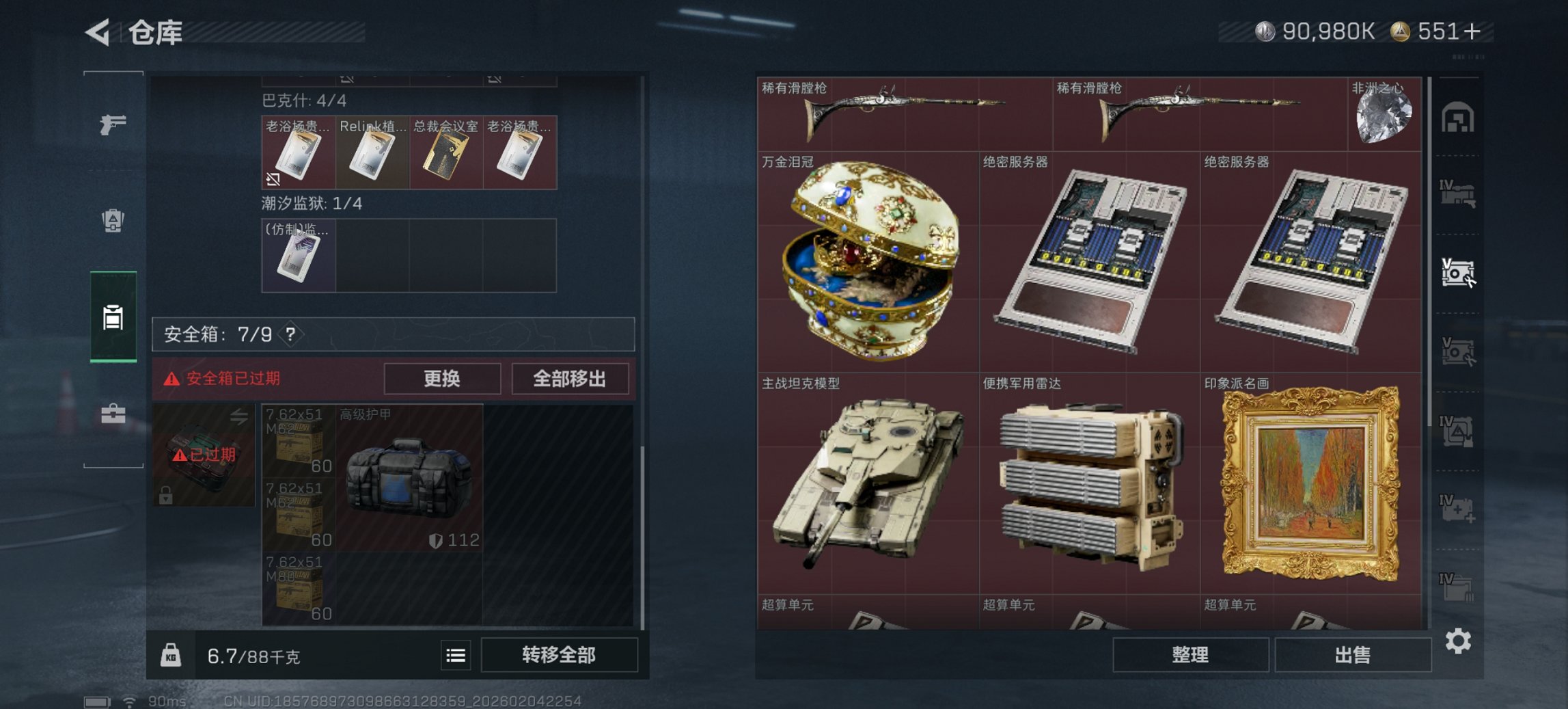Toggle the lock on the expired safe box

(x=165, y=496)
